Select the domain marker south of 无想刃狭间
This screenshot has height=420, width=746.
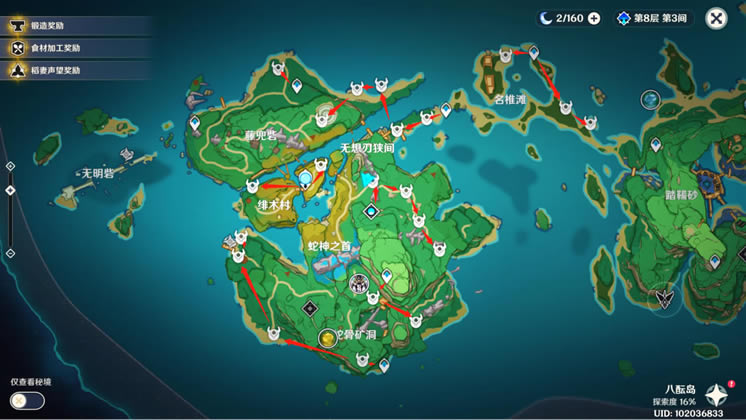pos(372,211)
